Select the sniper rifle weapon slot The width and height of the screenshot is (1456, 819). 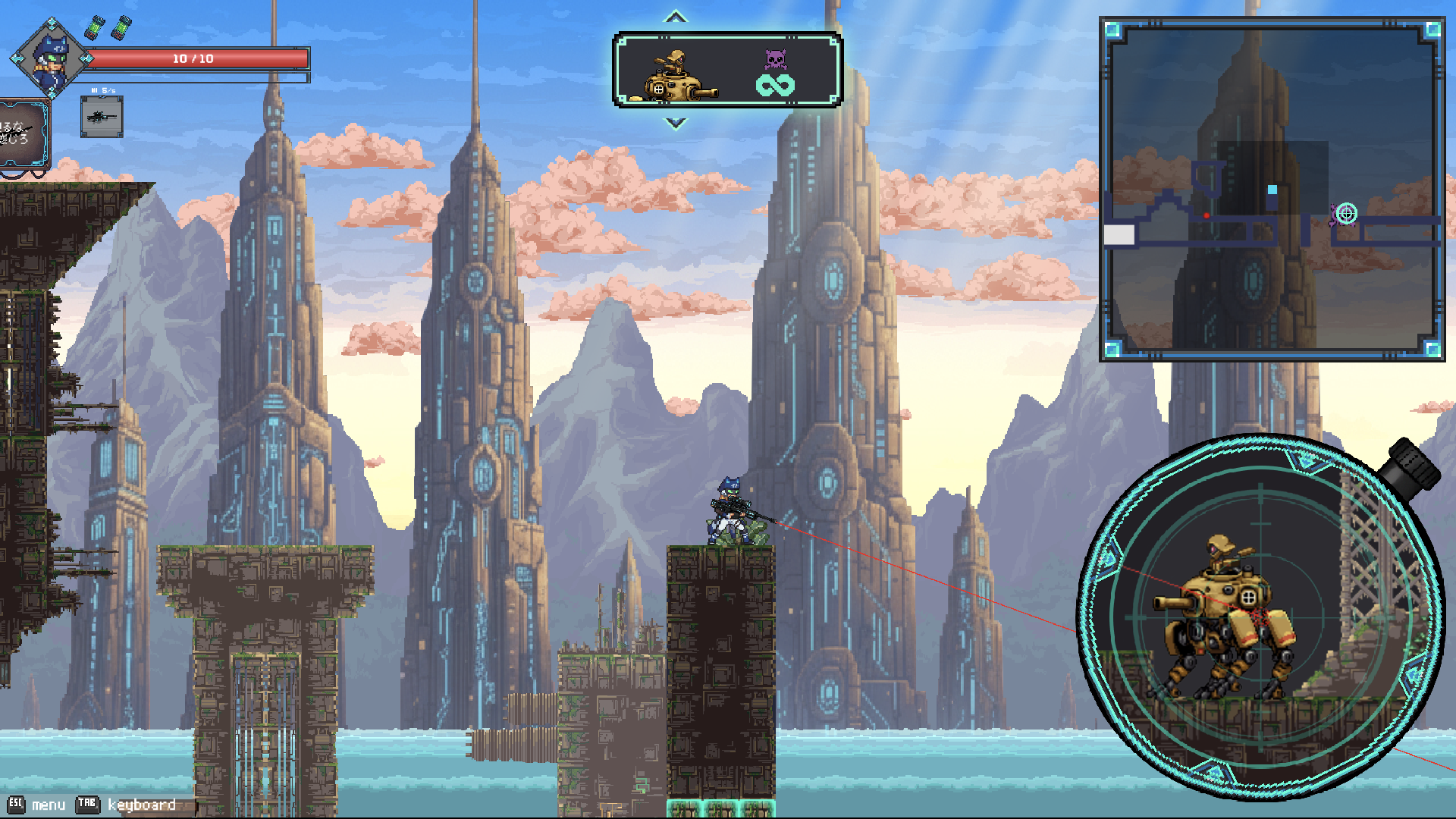tap(102, 117)
